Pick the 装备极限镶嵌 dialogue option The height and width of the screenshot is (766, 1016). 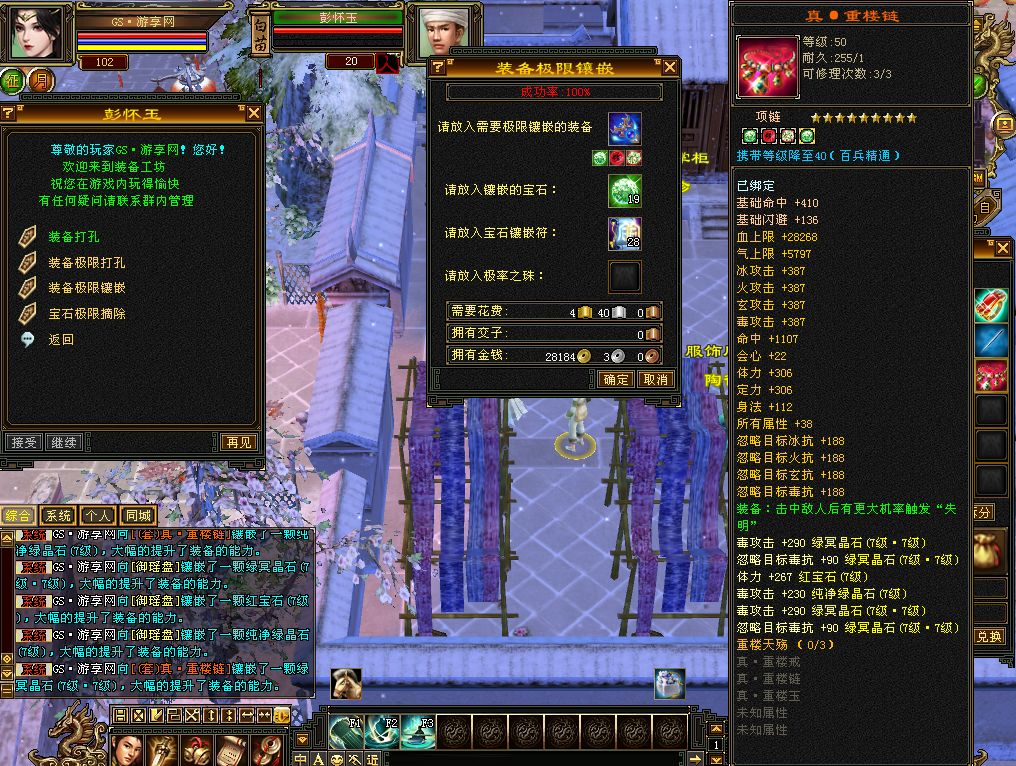point(87,288)
